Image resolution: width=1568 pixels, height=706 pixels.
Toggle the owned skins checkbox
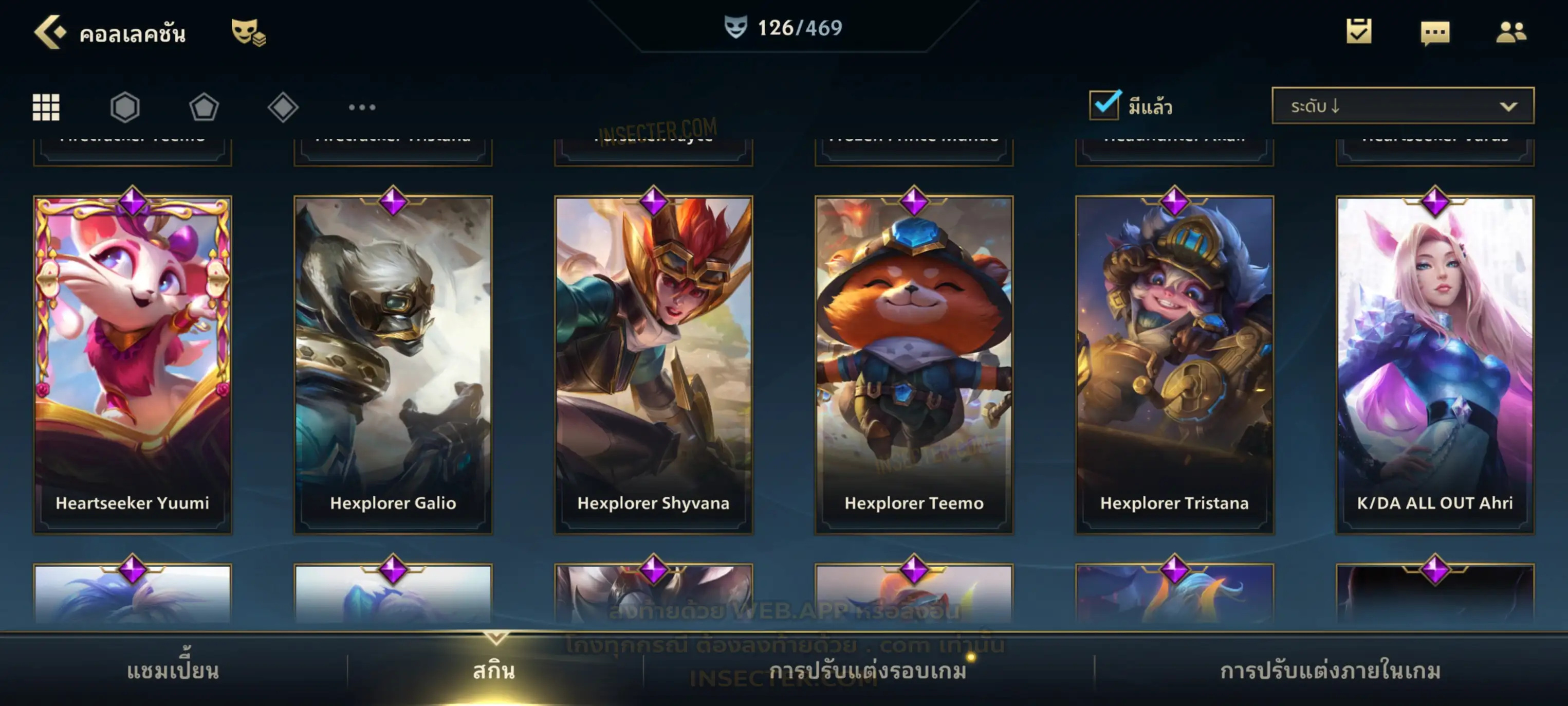point(1104,105)
